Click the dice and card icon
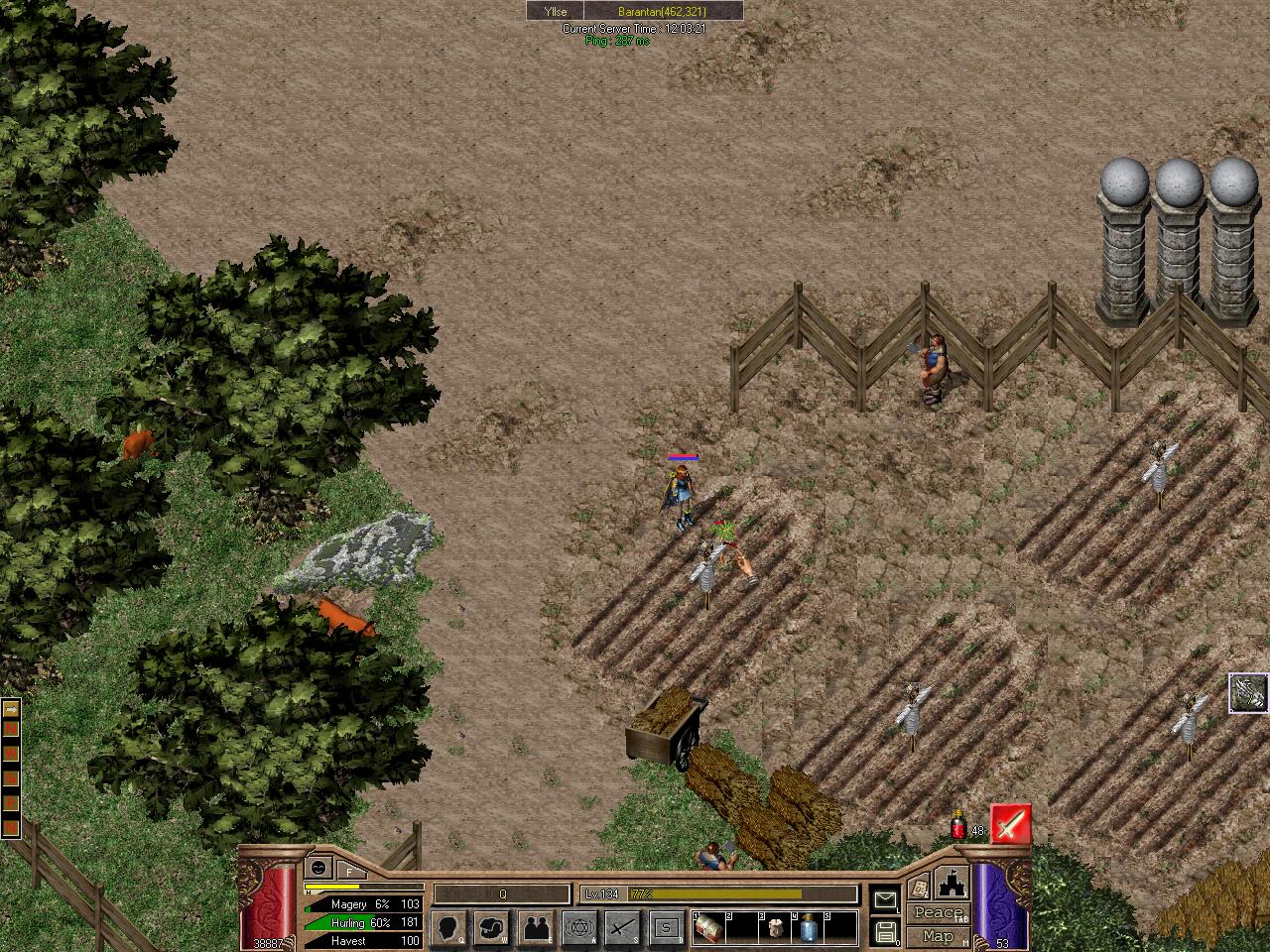 point(919,888)
